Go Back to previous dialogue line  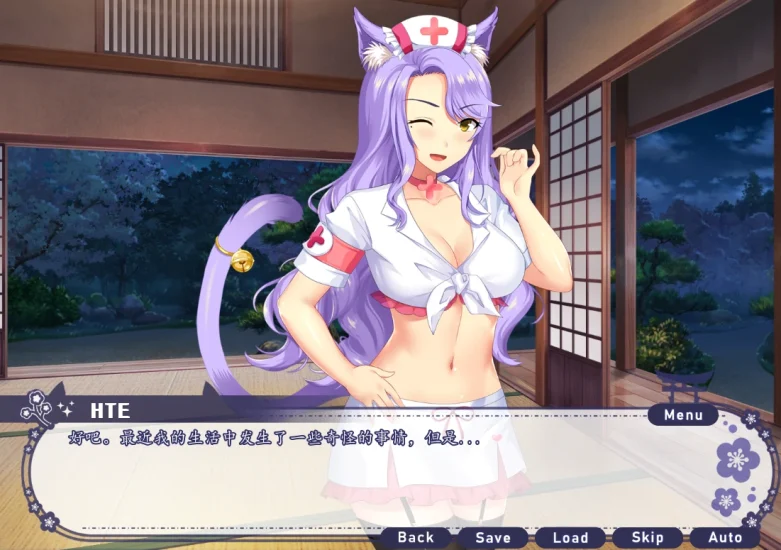pyautogui.click(x=416, y=538)
